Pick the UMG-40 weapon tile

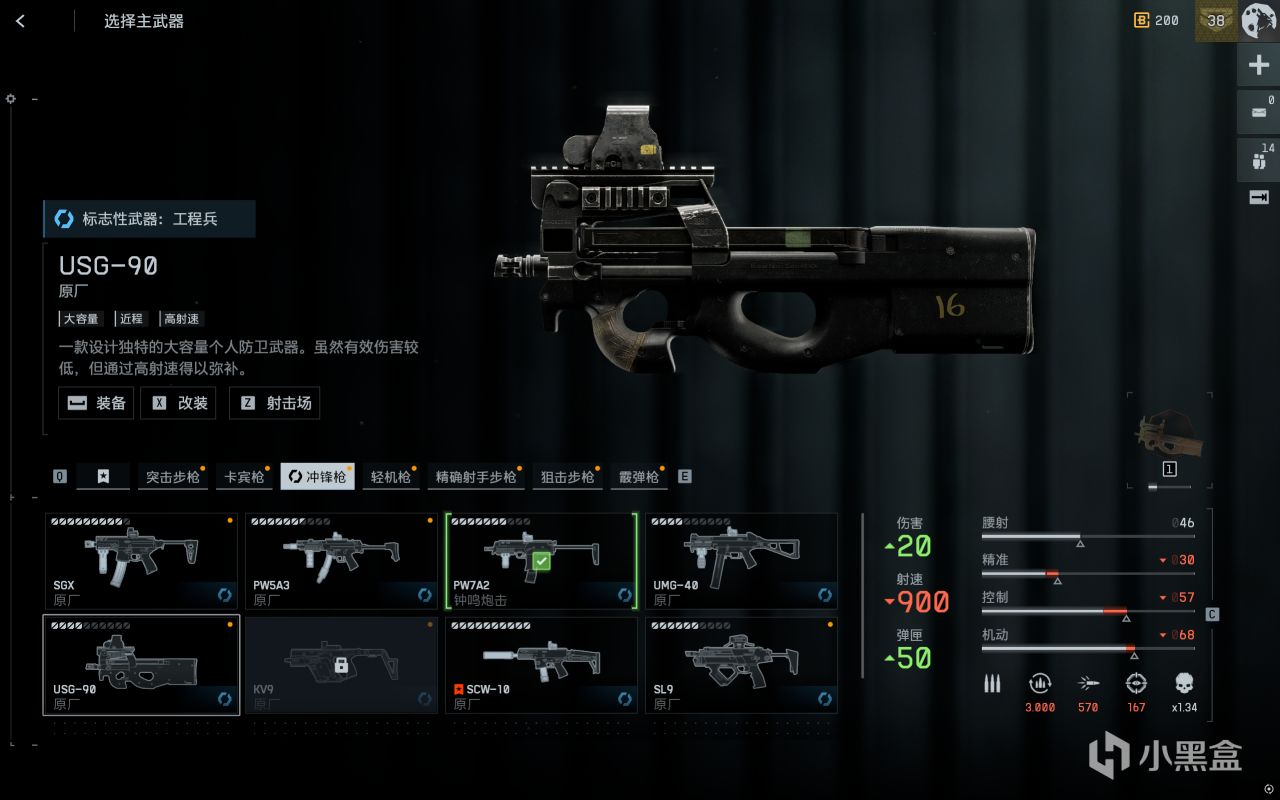tap(741, 561)
